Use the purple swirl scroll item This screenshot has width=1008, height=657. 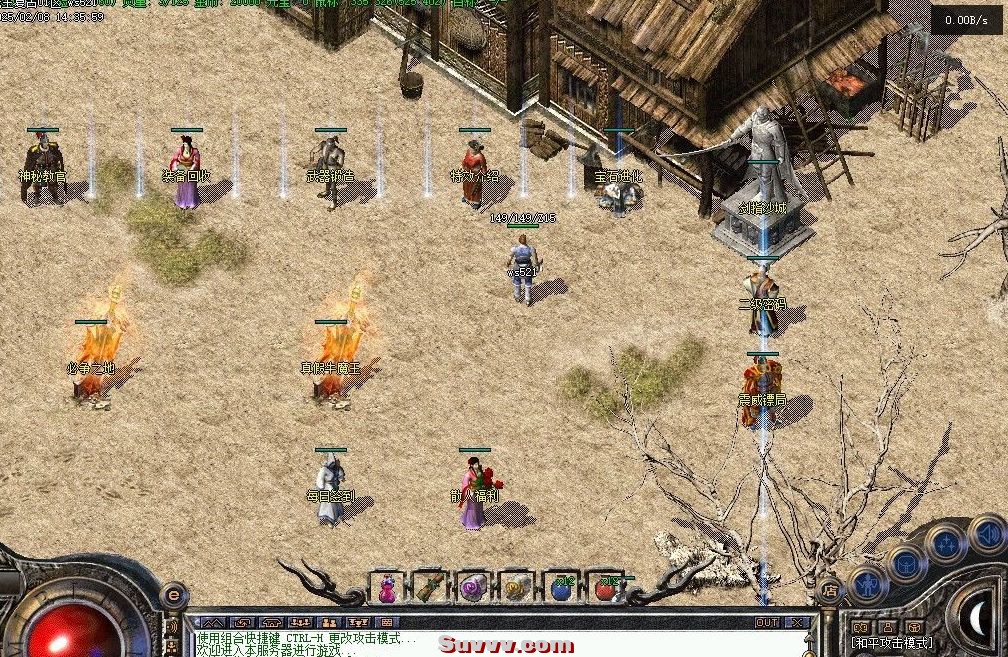pos(473,589)
